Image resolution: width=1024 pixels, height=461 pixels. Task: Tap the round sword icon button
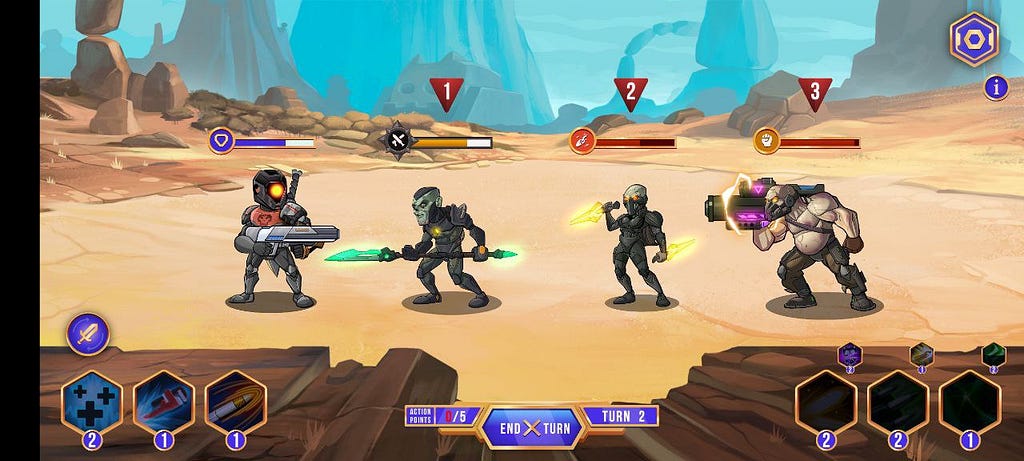[x=88, y=334]
